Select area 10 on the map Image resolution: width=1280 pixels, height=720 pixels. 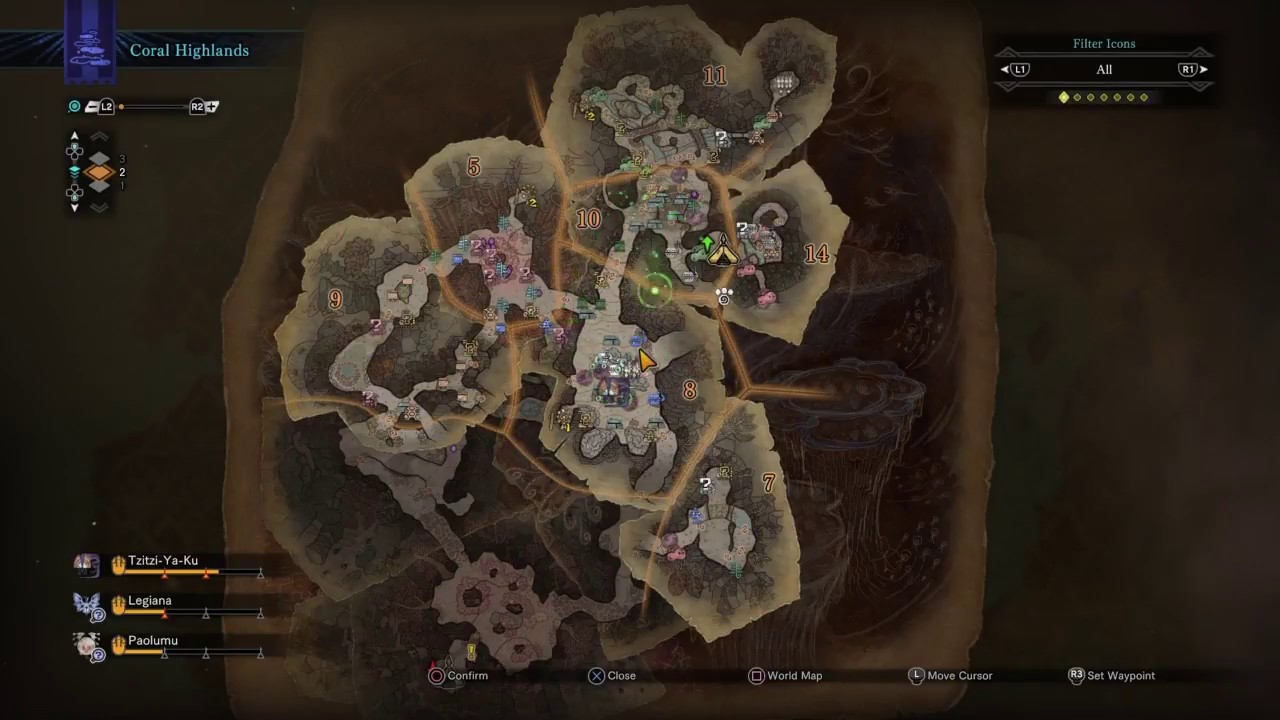click(x=588, y=220)
